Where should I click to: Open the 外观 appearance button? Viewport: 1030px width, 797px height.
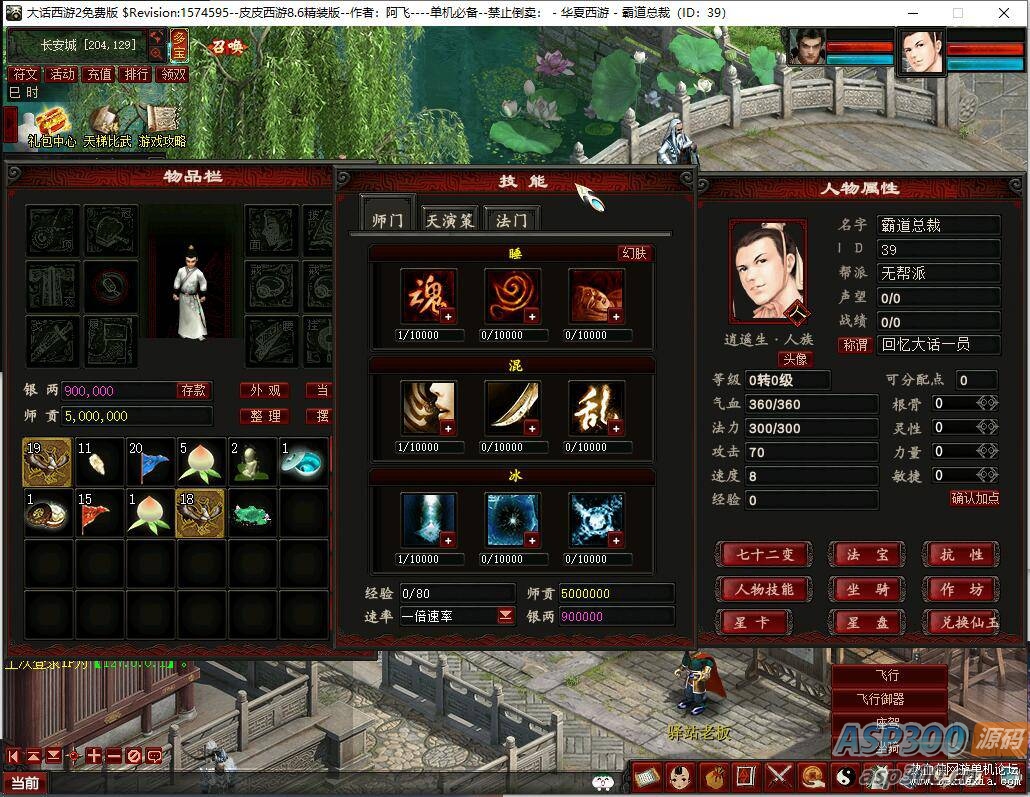click(265, 390)
